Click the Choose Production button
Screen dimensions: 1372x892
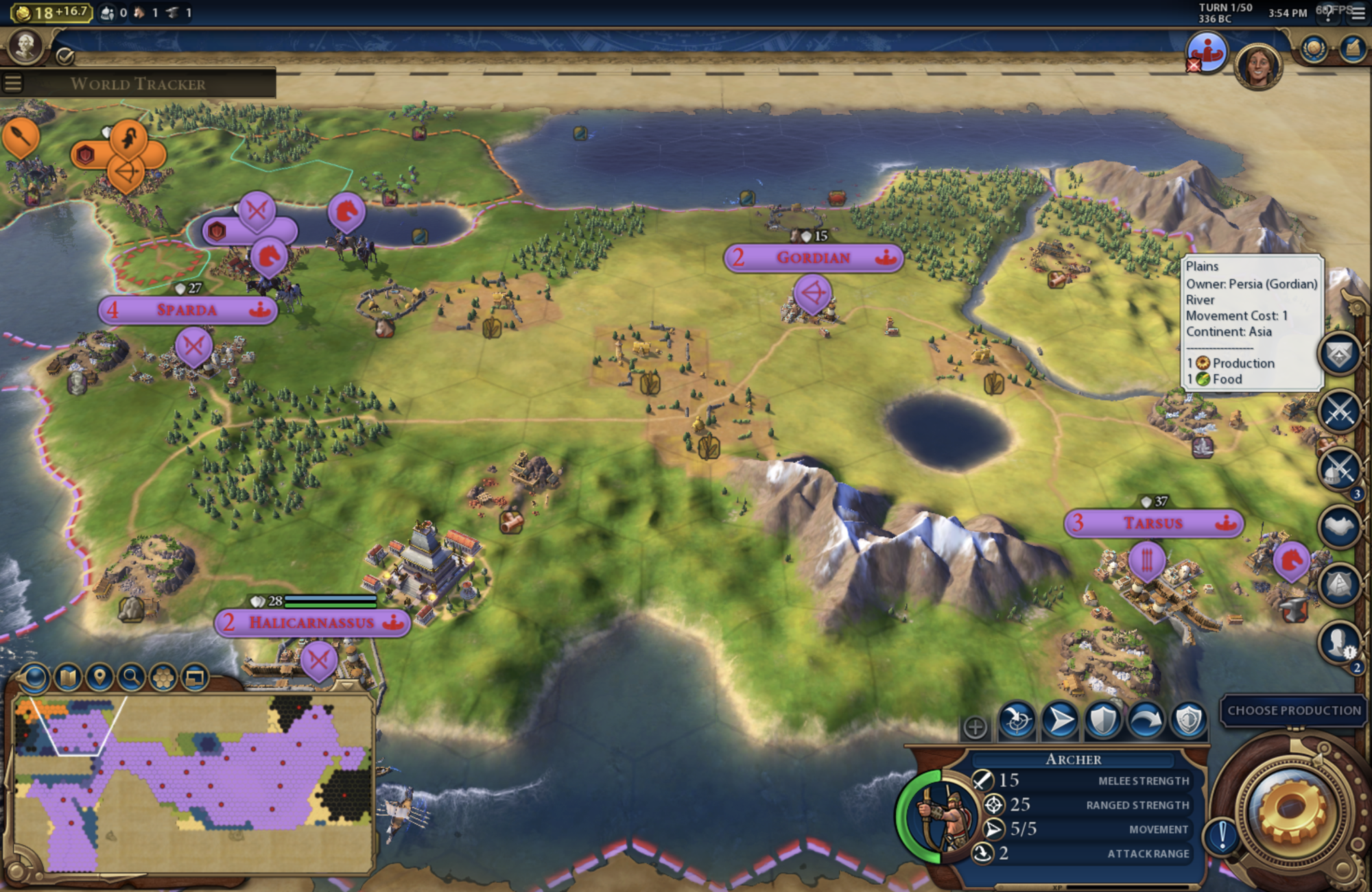click(1294, 710)
